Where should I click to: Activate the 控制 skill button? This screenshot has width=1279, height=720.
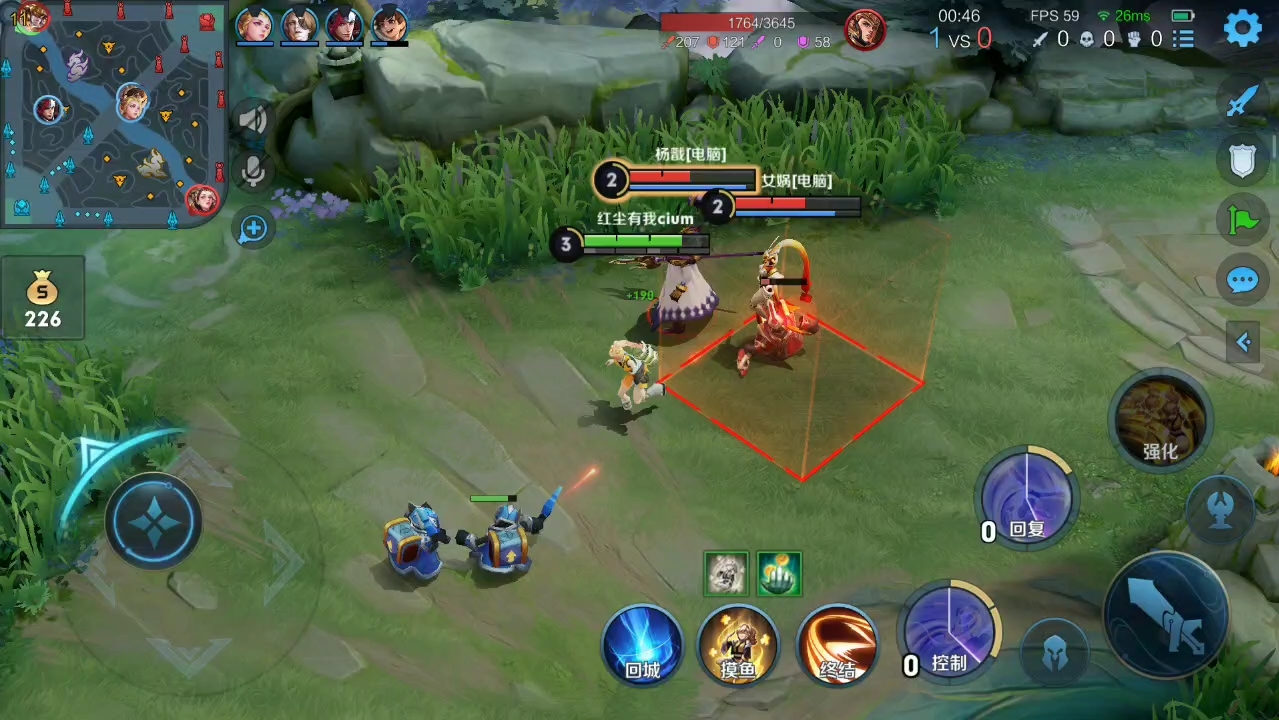pos(949,634)
